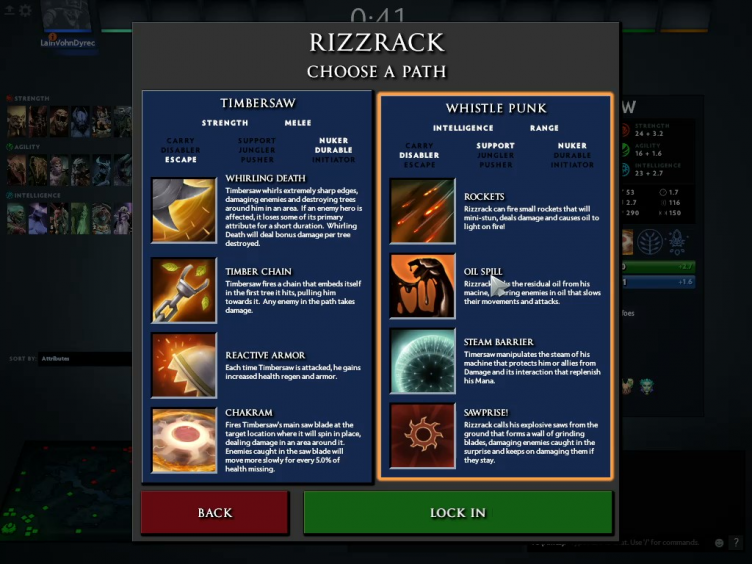Inspect the Steam Barrier ability icon

coord(422,361)
